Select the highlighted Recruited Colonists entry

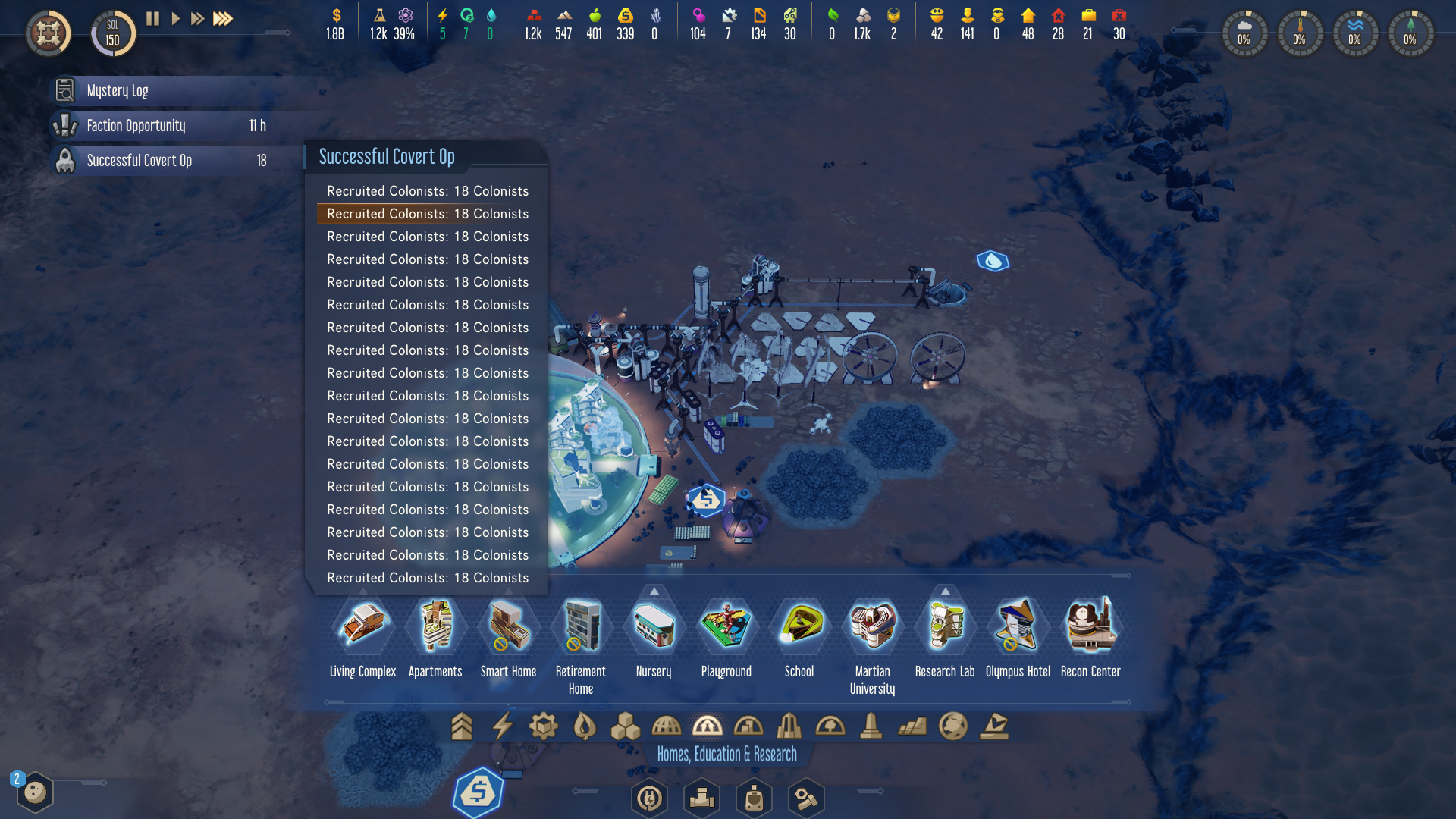[x=427, y=214]
